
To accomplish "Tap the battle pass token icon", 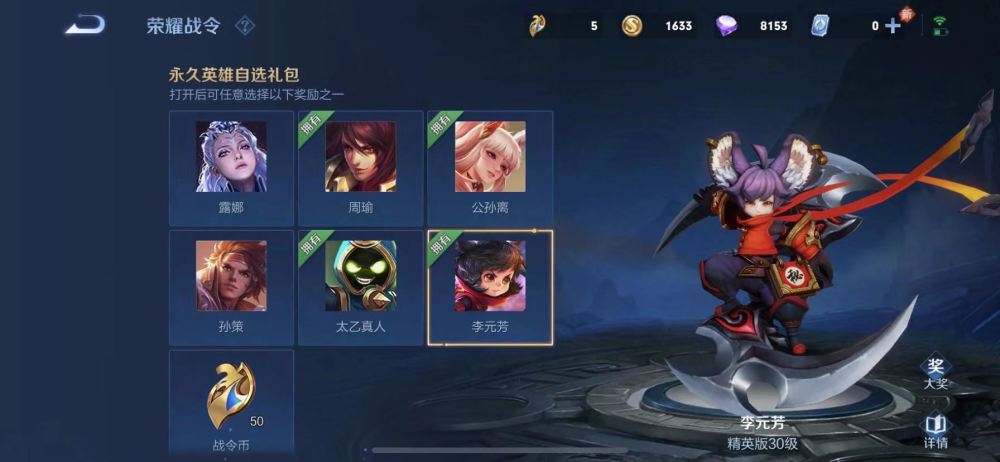I will pyautogui.click(x=538, y=26).
